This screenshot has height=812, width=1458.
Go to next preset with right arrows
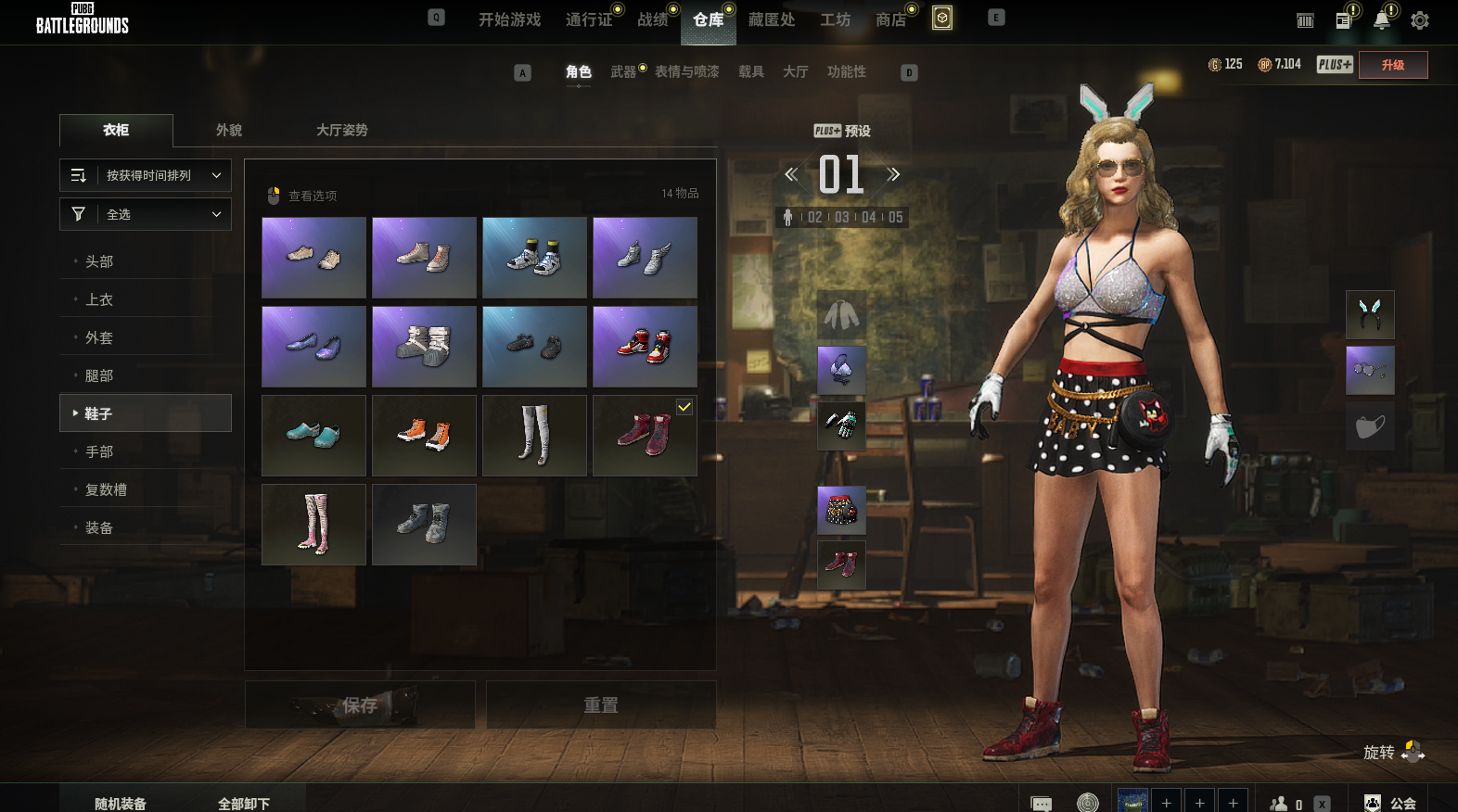pyautogui.click(x=893, y=174)
